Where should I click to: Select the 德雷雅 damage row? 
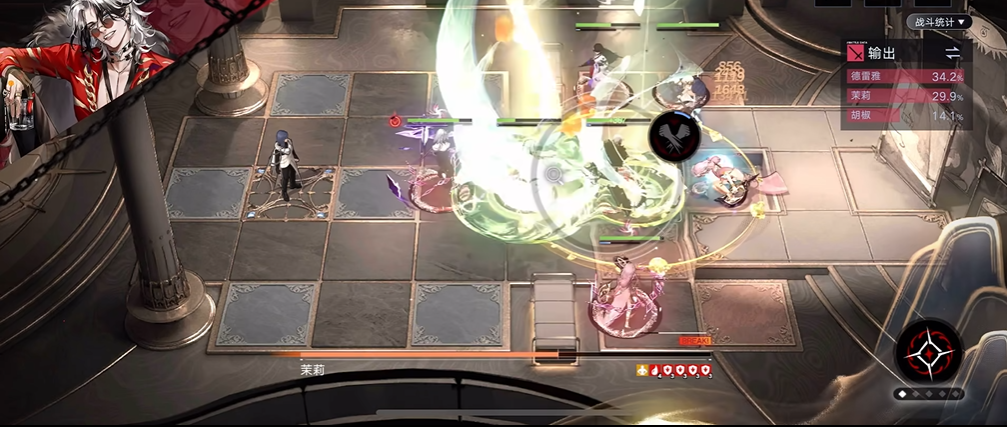coord(905,76)
